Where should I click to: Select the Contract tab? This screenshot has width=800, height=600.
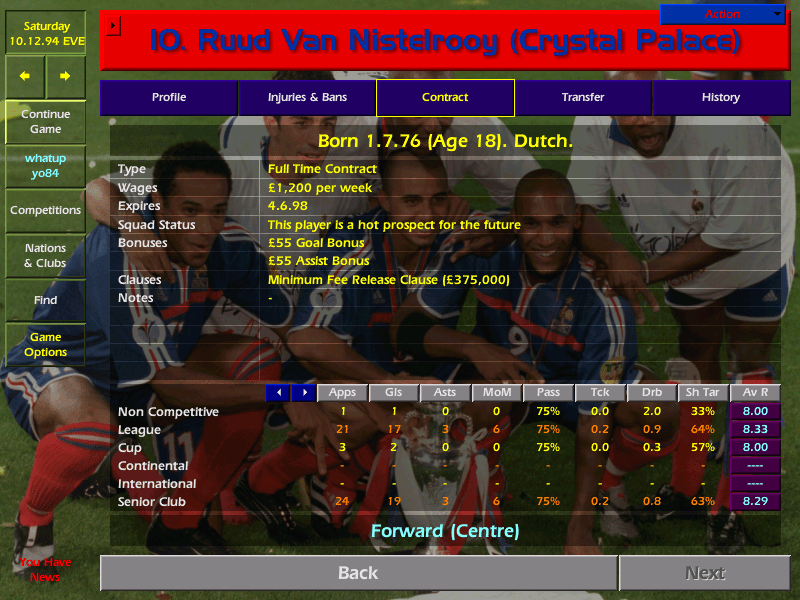pyautogui.click(x=445, y=98)
